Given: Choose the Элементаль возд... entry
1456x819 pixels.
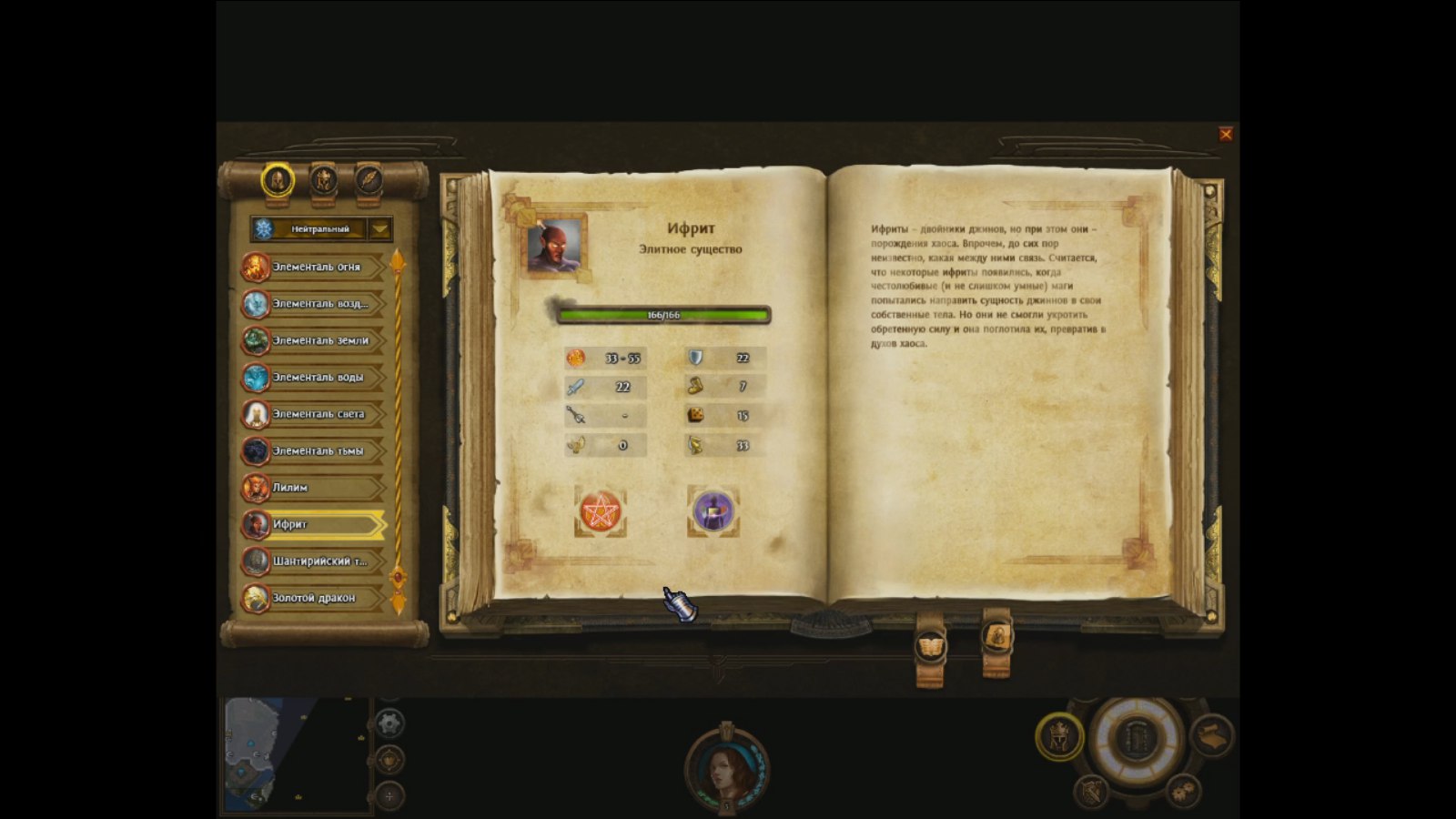Looking at the screenshot, I should [x=315, y=304].
